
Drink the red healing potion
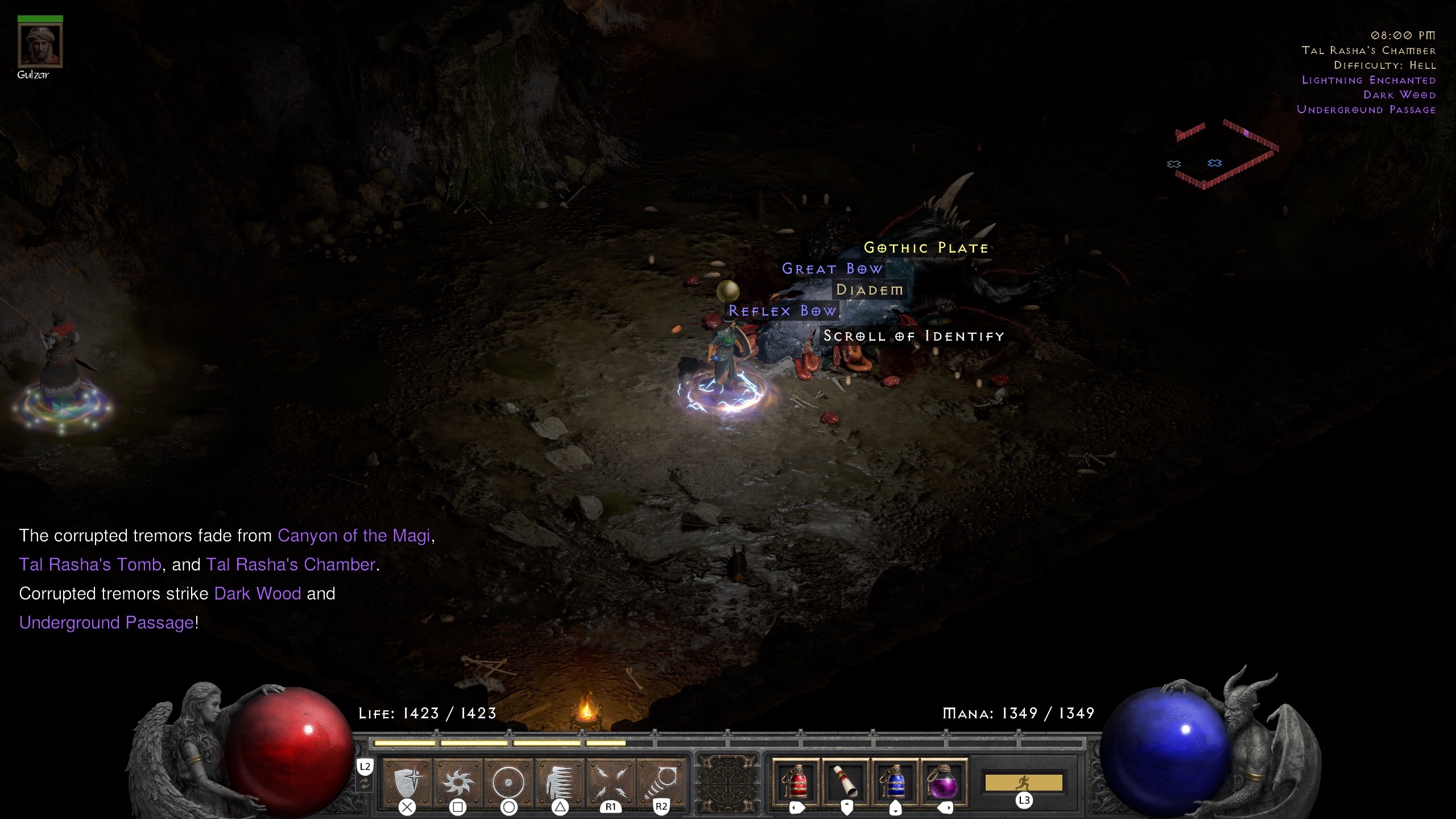pos(796,781)
